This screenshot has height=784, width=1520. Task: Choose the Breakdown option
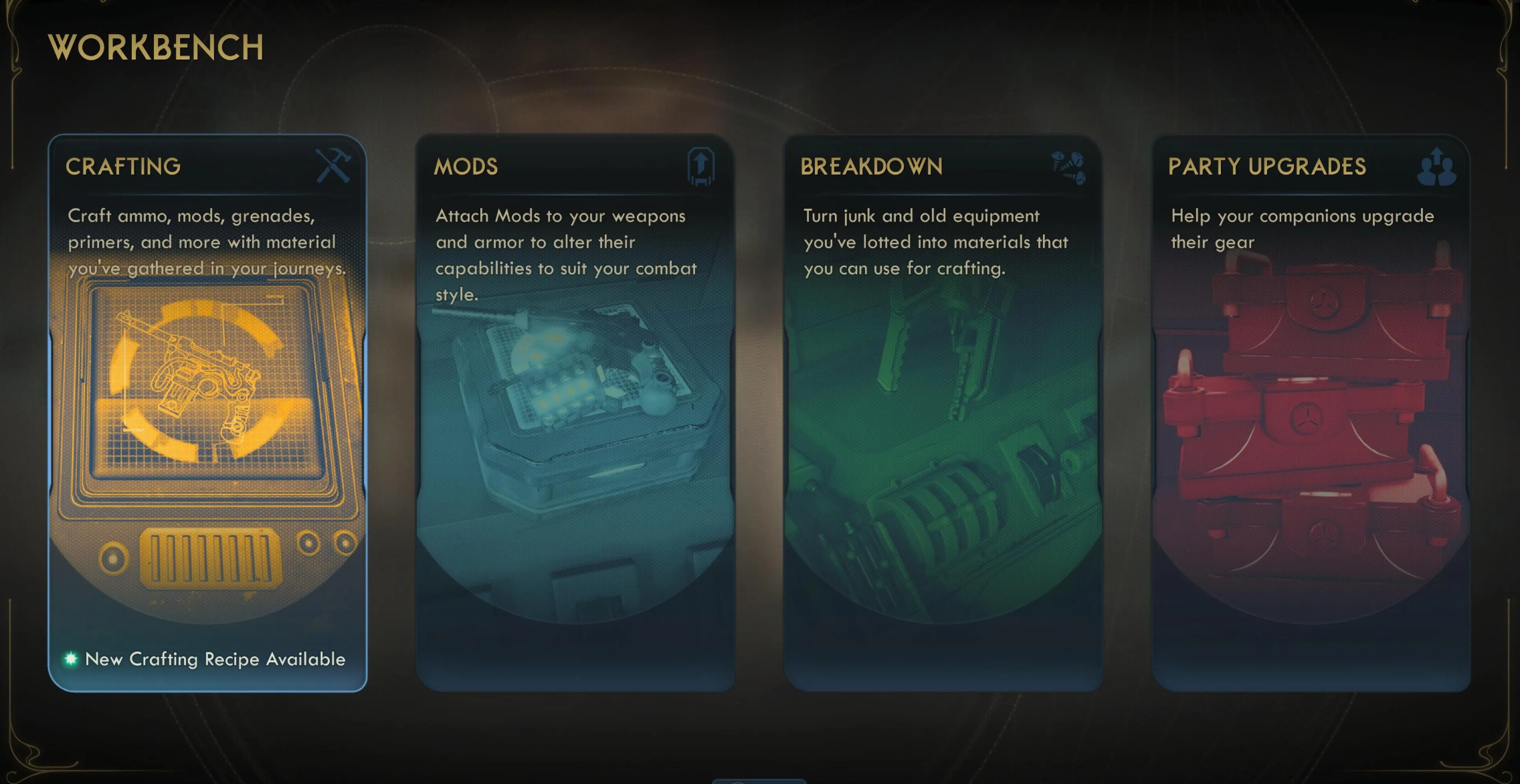(943, 413)
